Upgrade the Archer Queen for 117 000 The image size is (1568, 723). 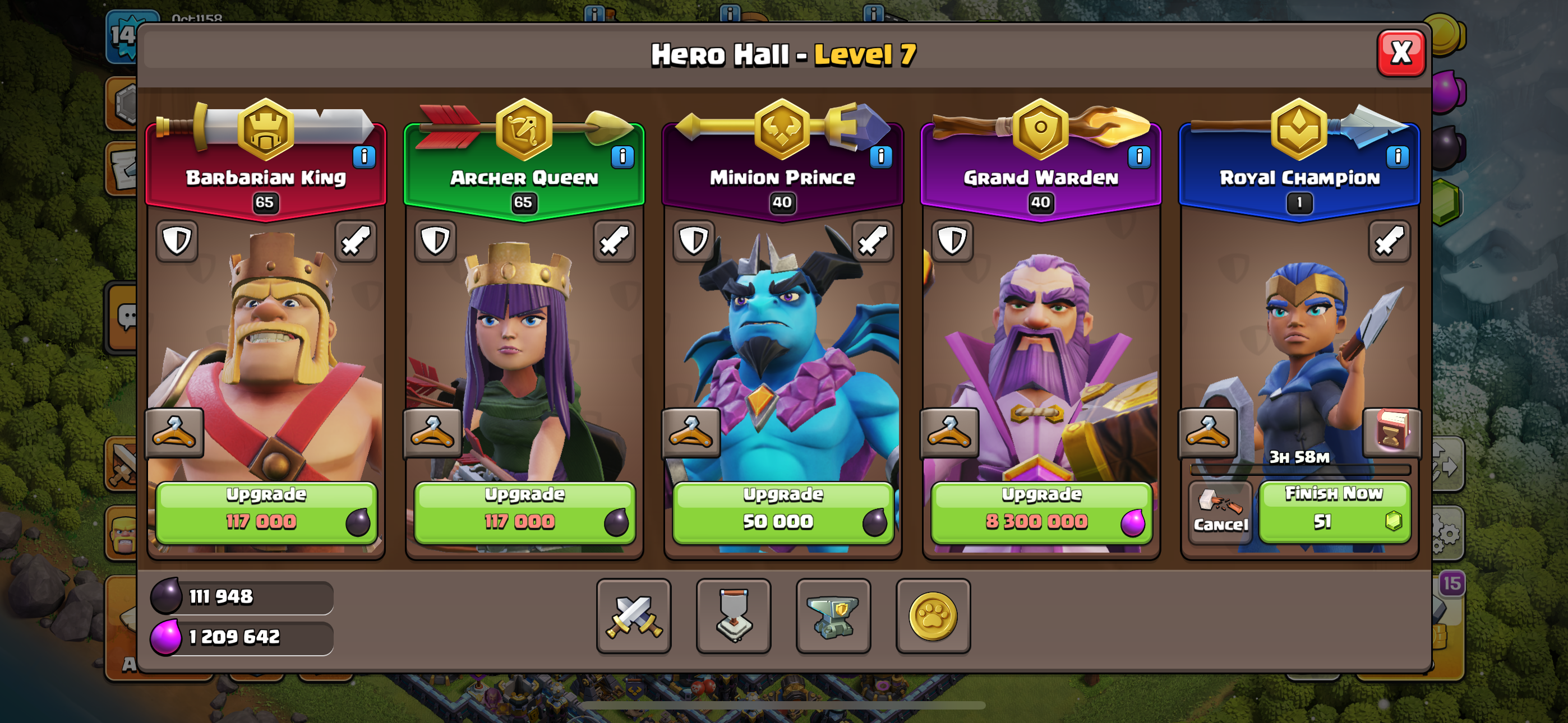(x=524, y=512)
